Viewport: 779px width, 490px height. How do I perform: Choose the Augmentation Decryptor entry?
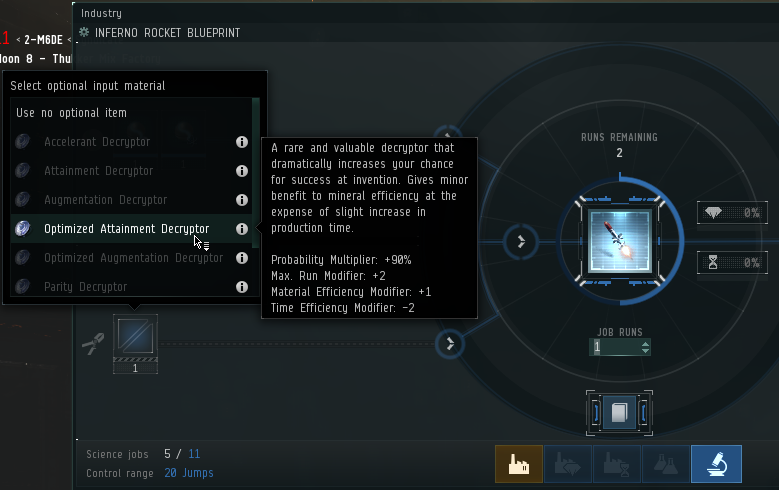pos(105,200)
